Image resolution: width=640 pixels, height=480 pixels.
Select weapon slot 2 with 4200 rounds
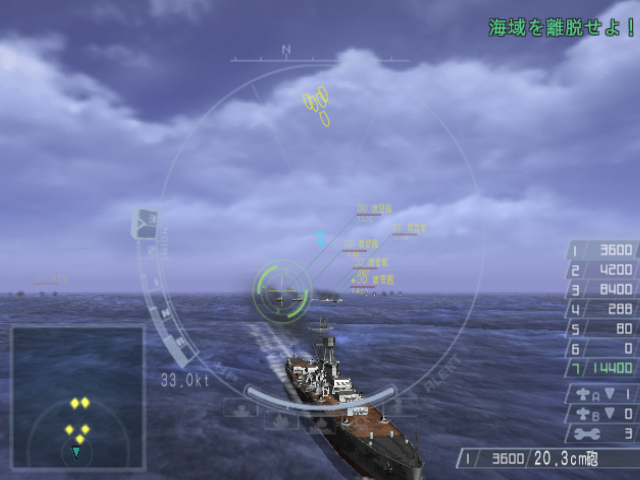coord(603,270)
